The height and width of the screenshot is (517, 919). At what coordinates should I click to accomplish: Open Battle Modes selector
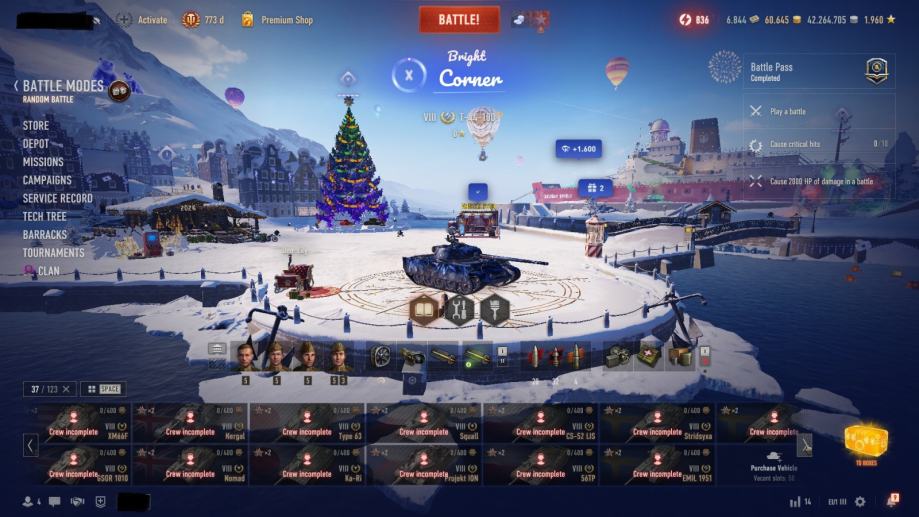[63, 87]
